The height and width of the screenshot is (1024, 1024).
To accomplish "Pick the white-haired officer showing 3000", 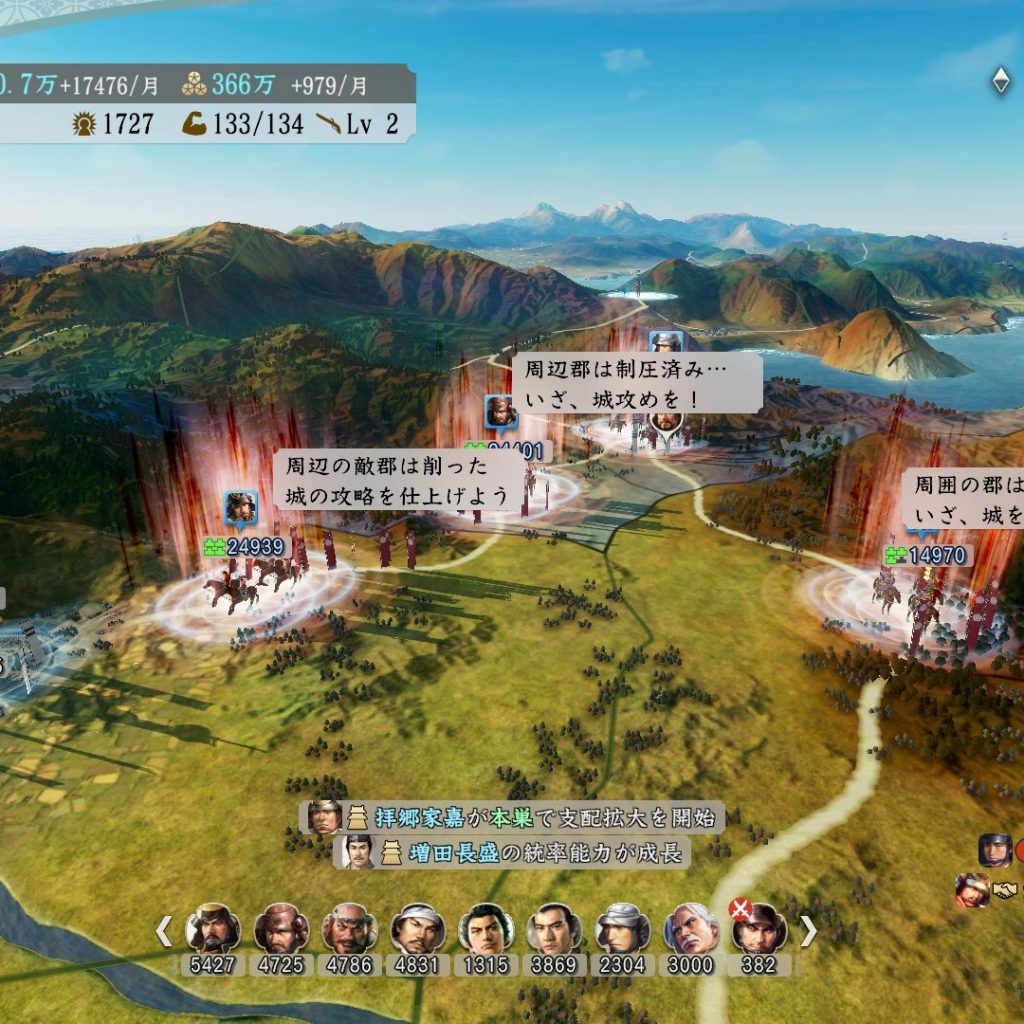I will [691, 929].
